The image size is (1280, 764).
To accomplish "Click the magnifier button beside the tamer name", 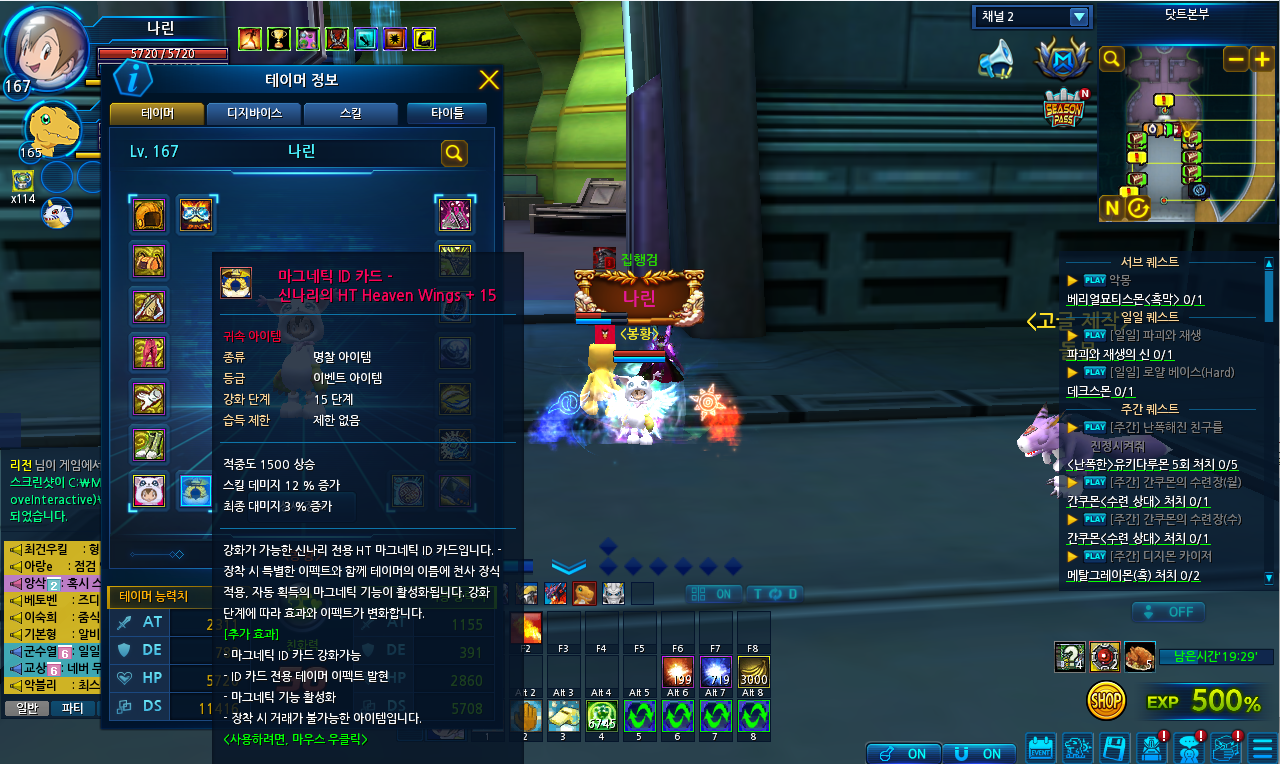I will pos(454,152).
